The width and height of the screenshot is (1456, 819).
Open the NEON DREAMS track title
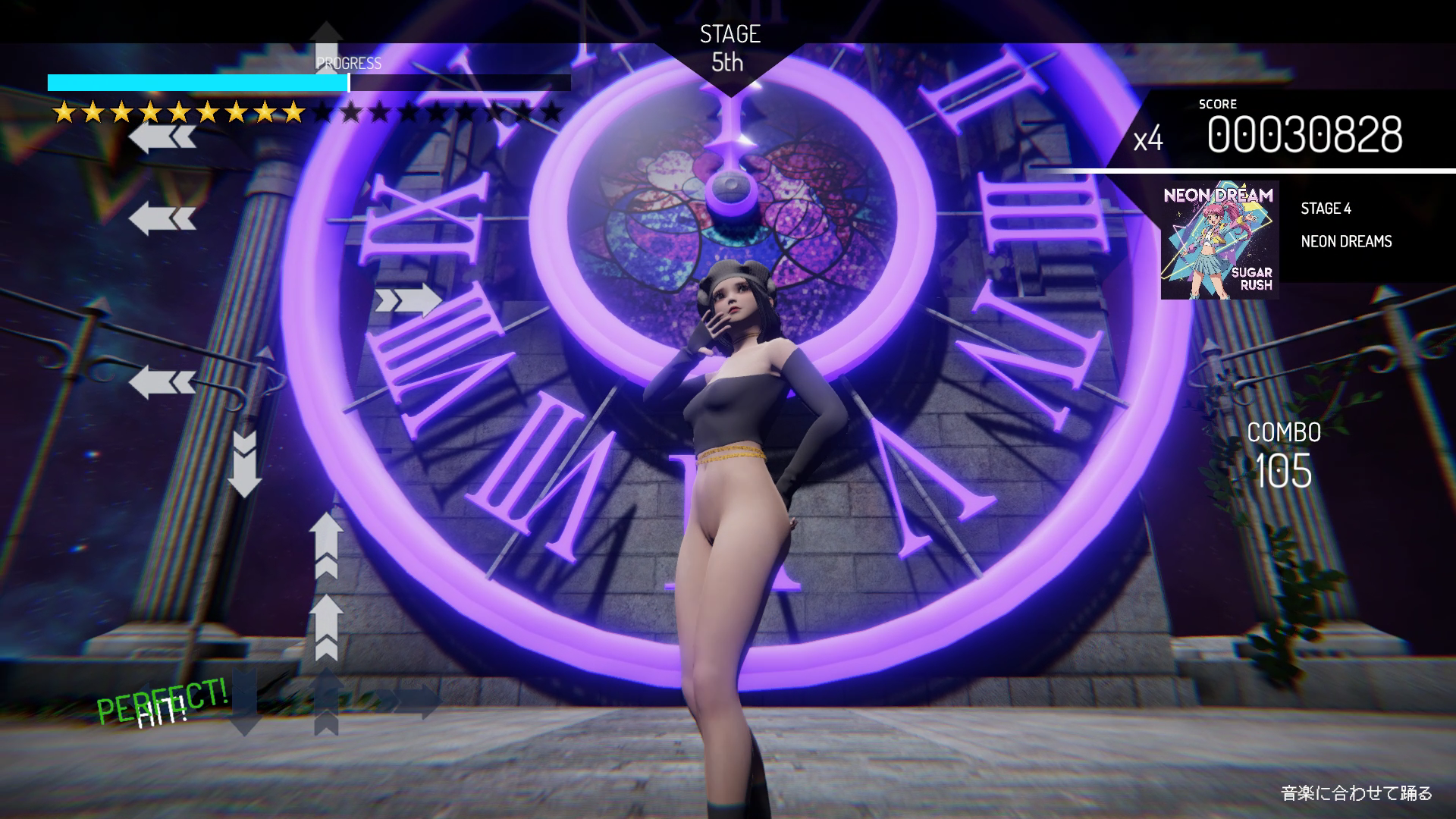click(1345, 243)
